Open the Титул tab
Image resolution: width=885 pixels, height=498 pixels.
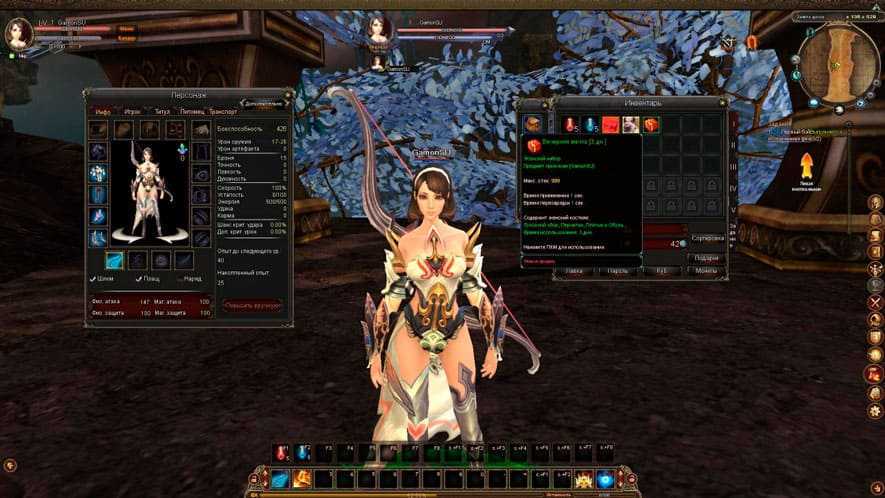coord(161,112)
